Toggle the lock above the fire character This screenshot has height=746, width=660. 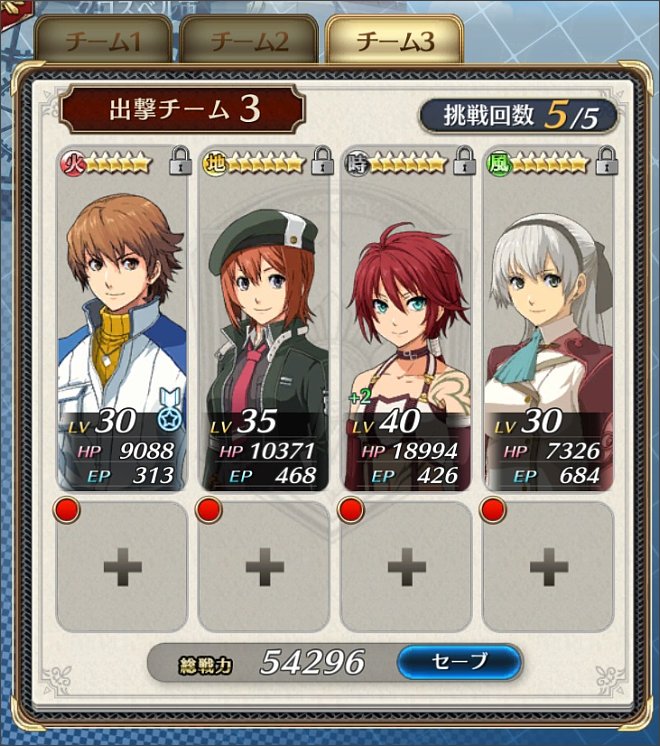180,159
